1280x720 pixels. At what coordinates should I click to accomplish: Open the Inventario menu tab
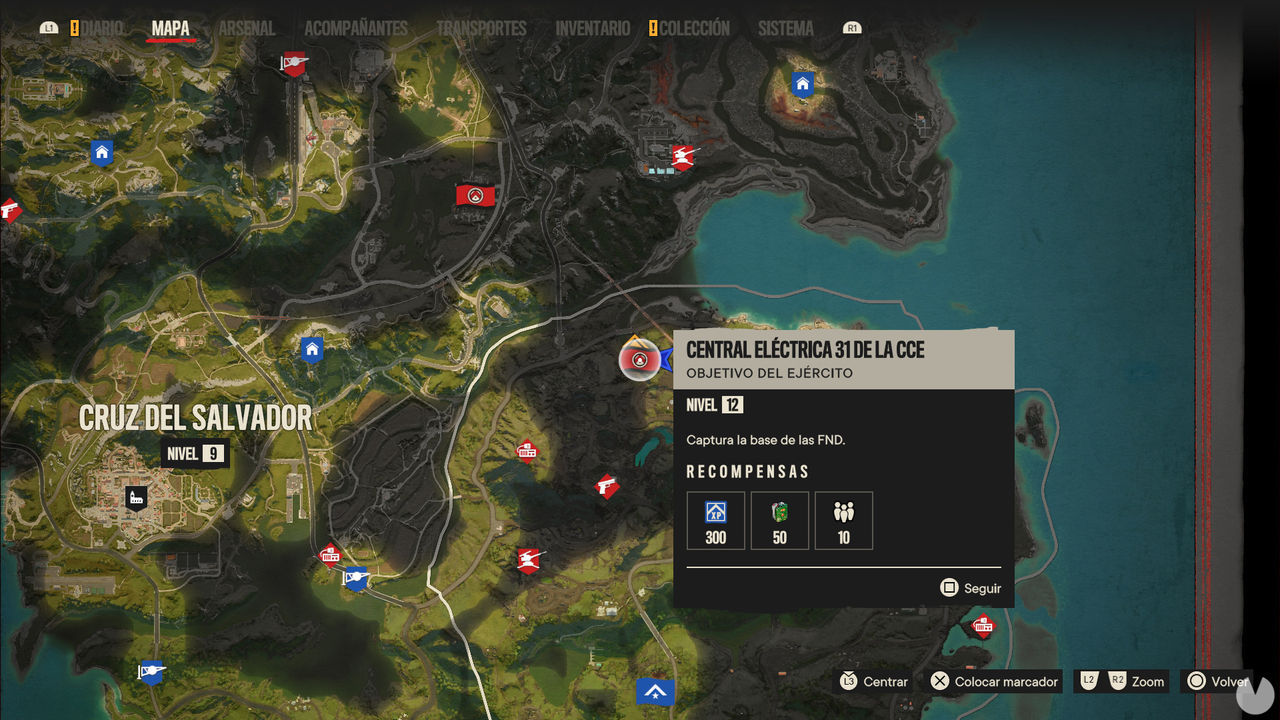[x=591, y=28]
